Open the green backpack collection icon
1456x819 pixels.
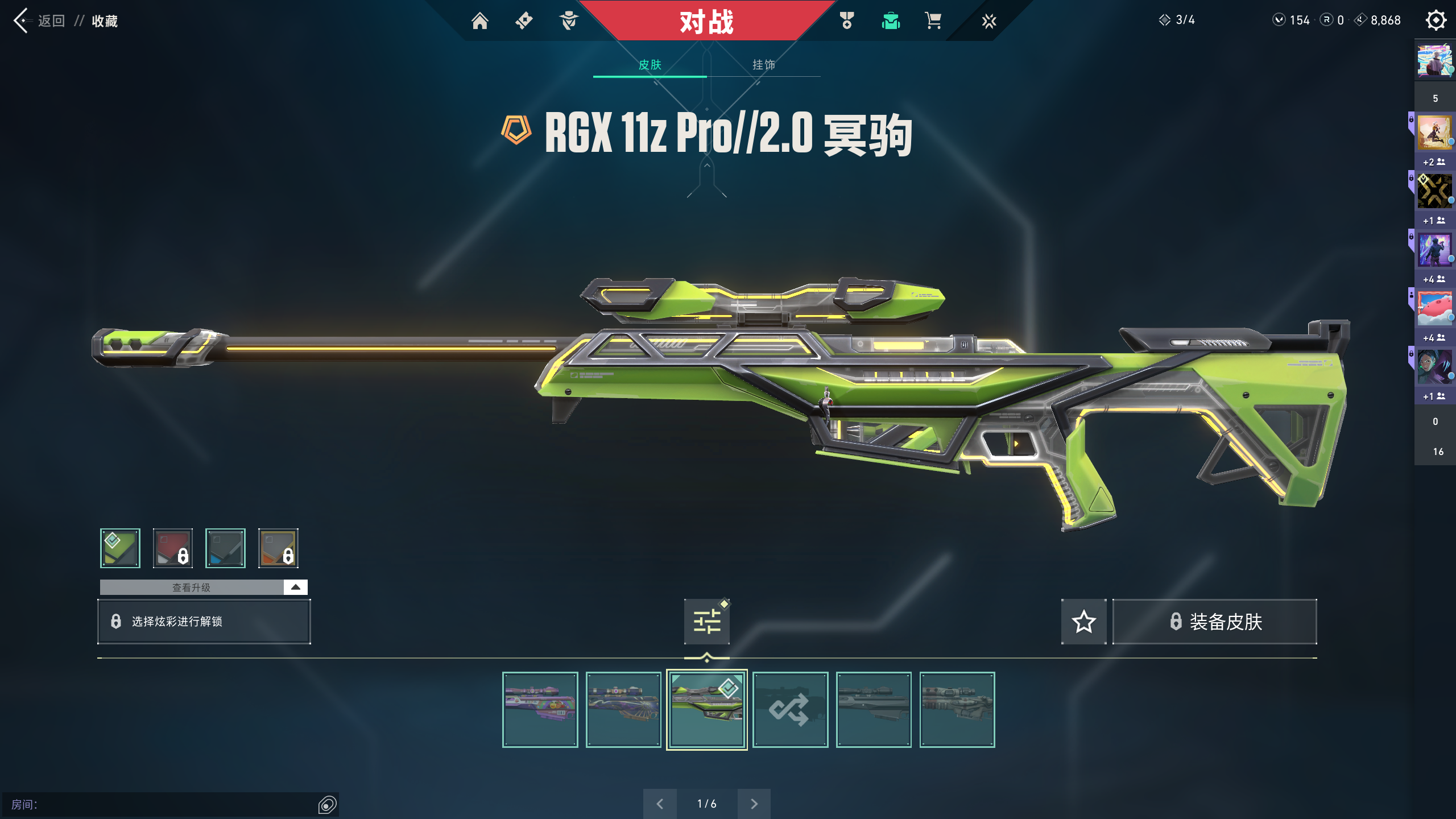[x=891, y=21]
